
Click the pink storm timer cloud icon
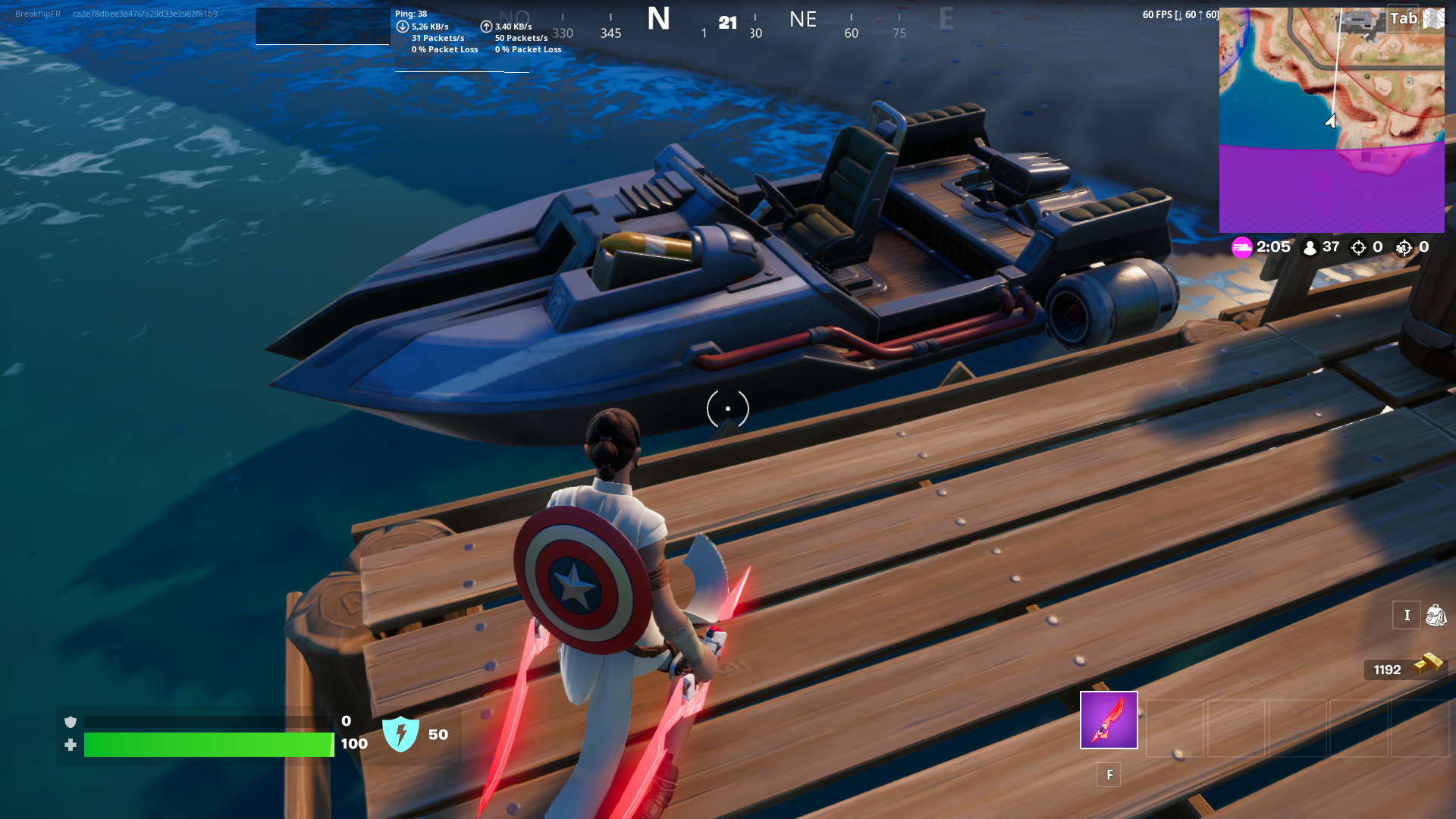point(1241,246)
